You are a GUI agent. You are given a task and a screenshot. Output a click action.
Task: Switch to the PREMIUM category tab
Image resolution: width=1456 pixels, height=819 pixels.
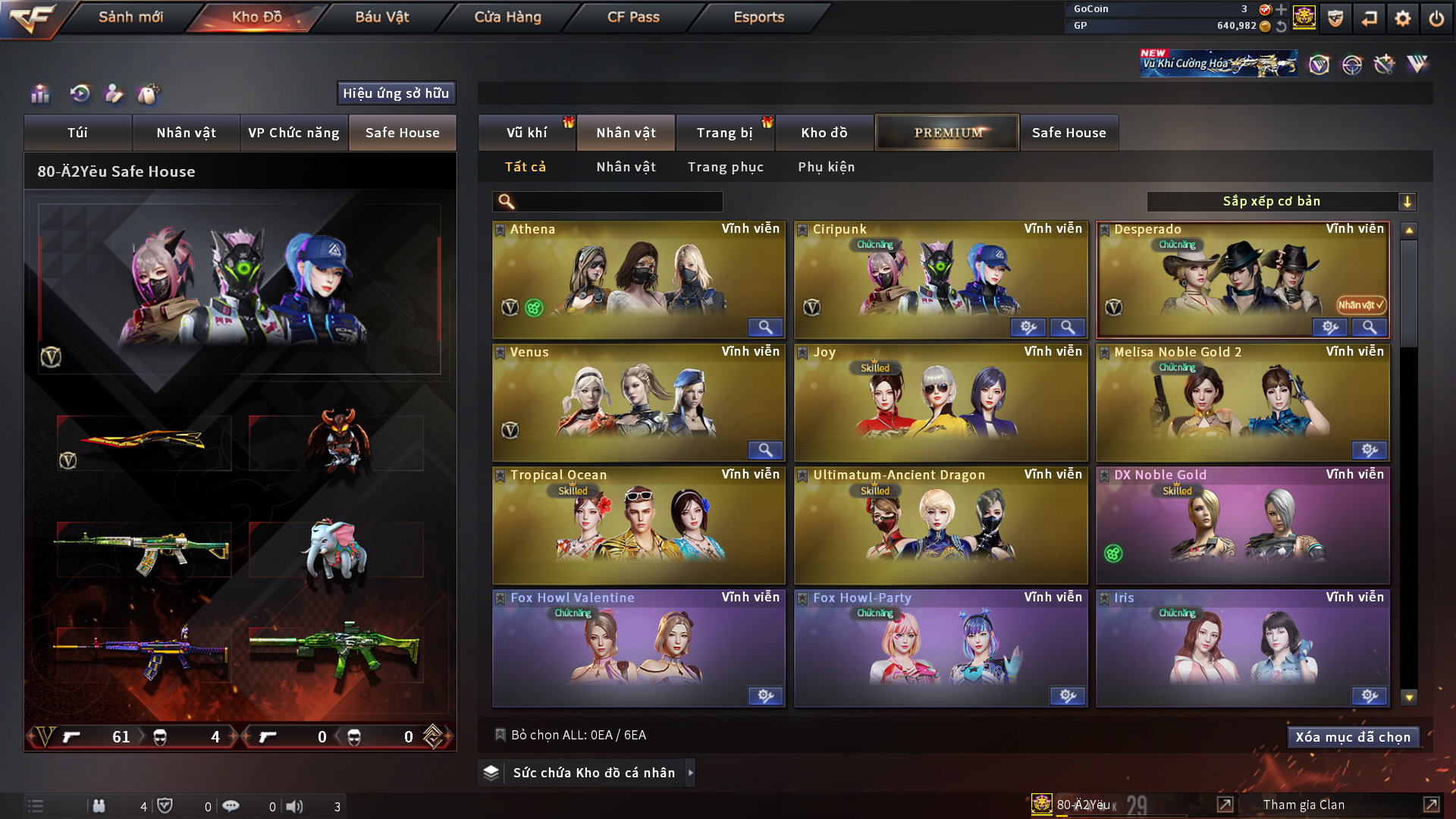tap(947, 133)
